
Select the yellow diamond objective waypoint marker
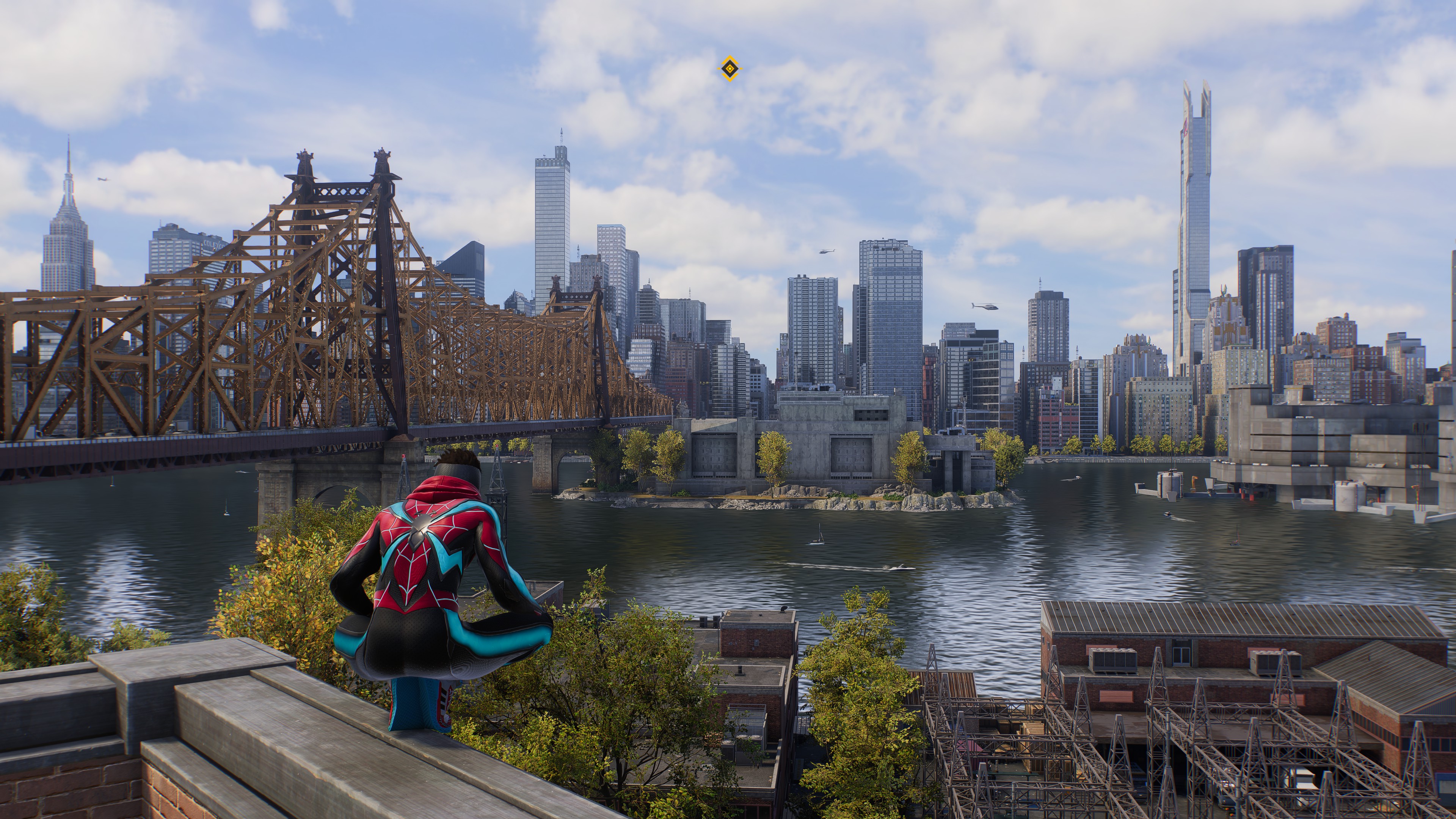coord(730,69)
